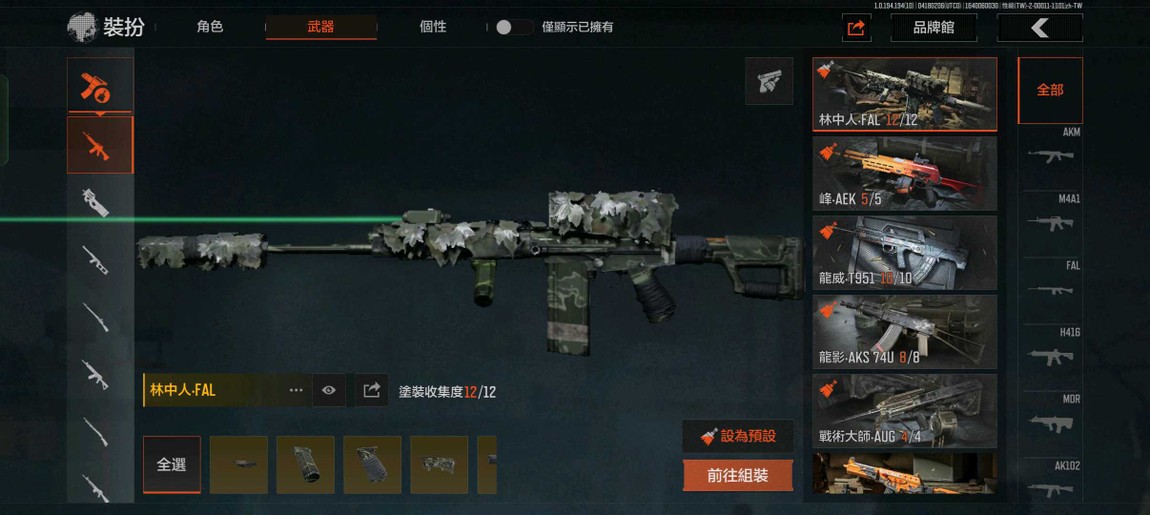Filter skins by M4A1

[x=1050, y=218]
